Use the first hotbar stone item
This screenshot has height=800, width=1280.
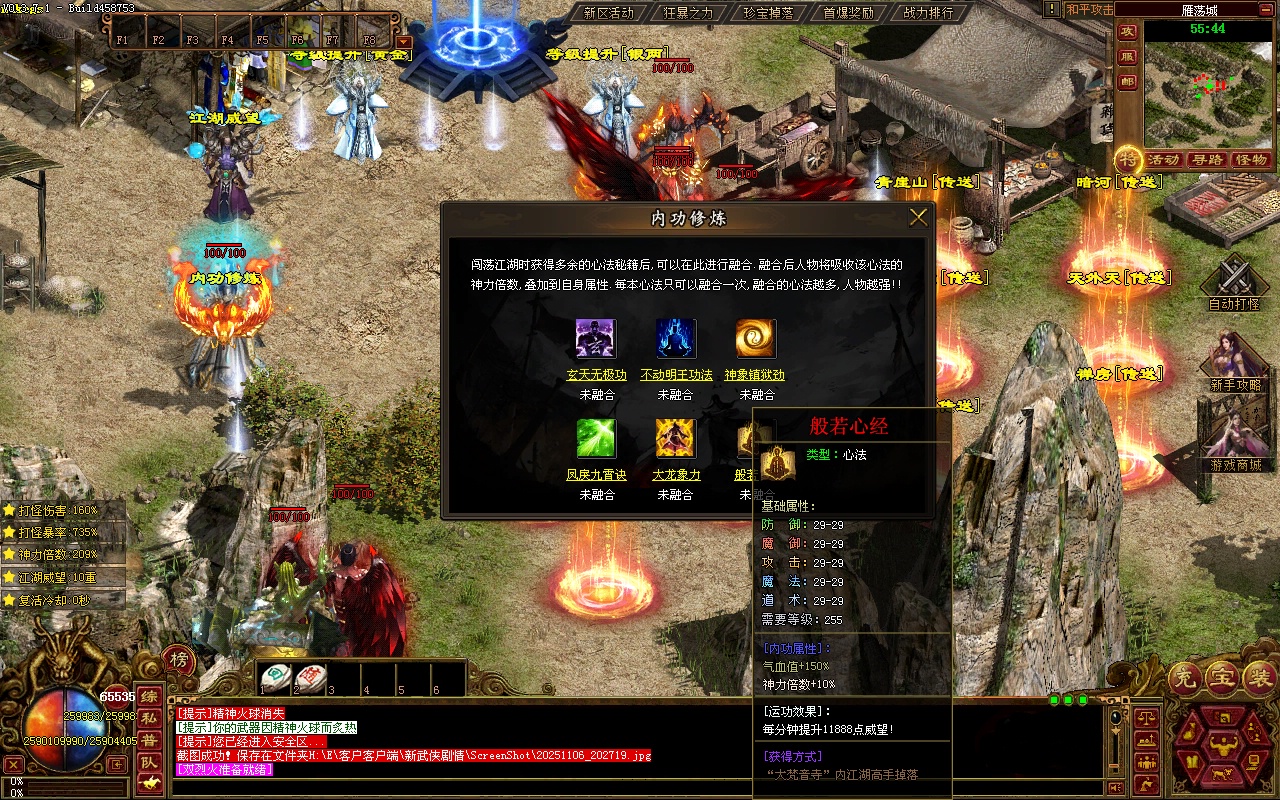pyautogui.click(x=276, y=677)
